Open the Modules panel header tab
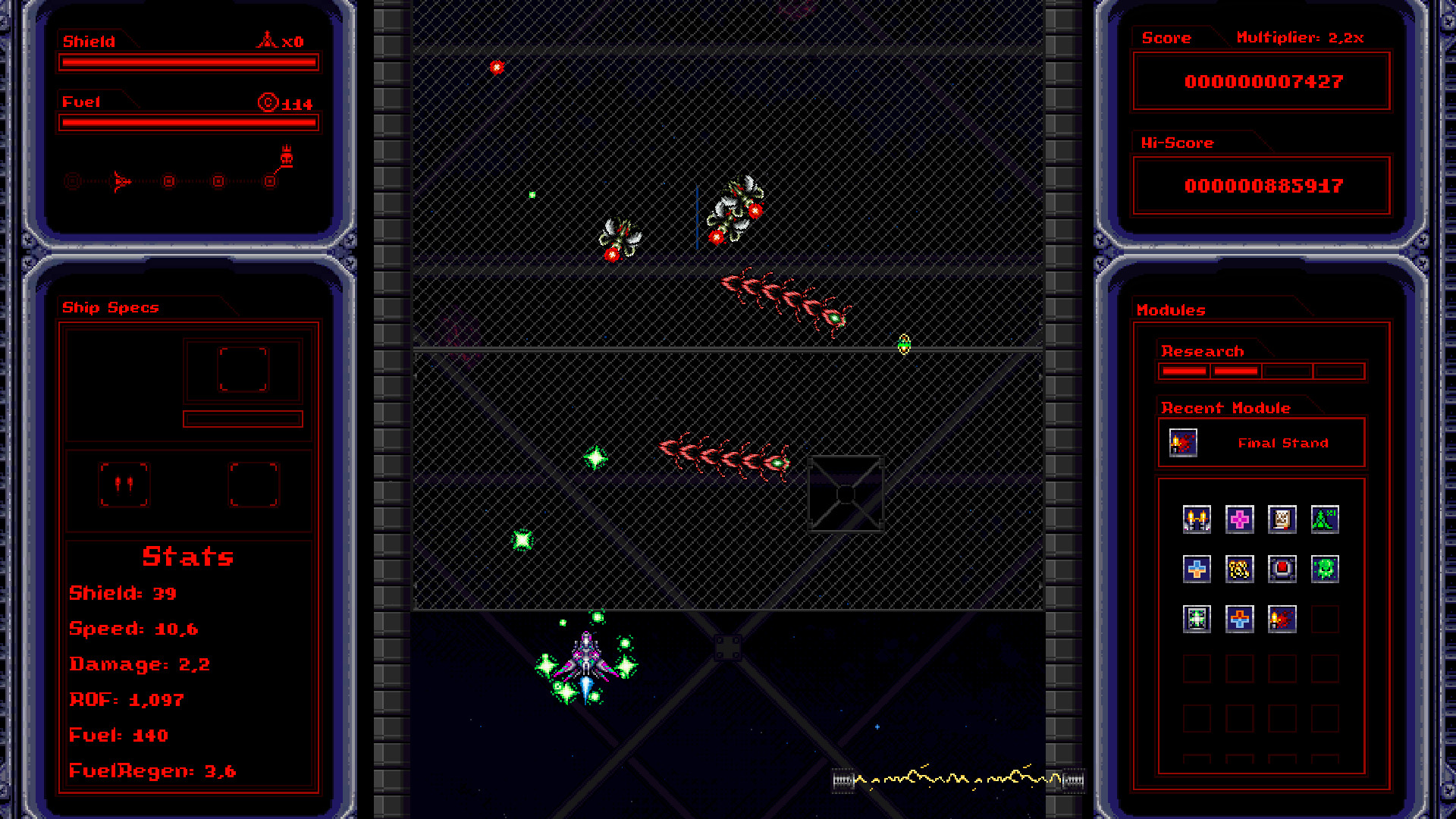 tap(1169, 310)
